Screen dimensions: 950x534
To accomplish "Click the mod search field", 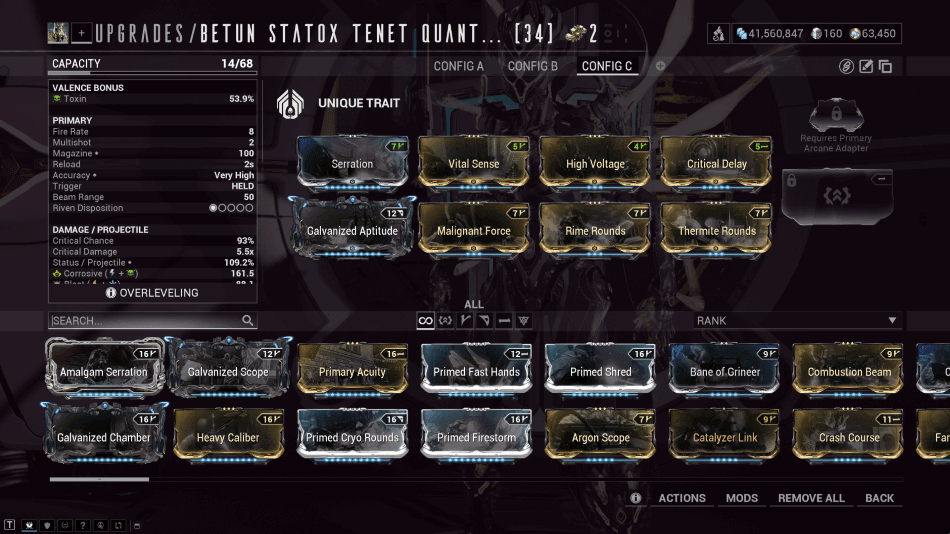I will [145, 321].
